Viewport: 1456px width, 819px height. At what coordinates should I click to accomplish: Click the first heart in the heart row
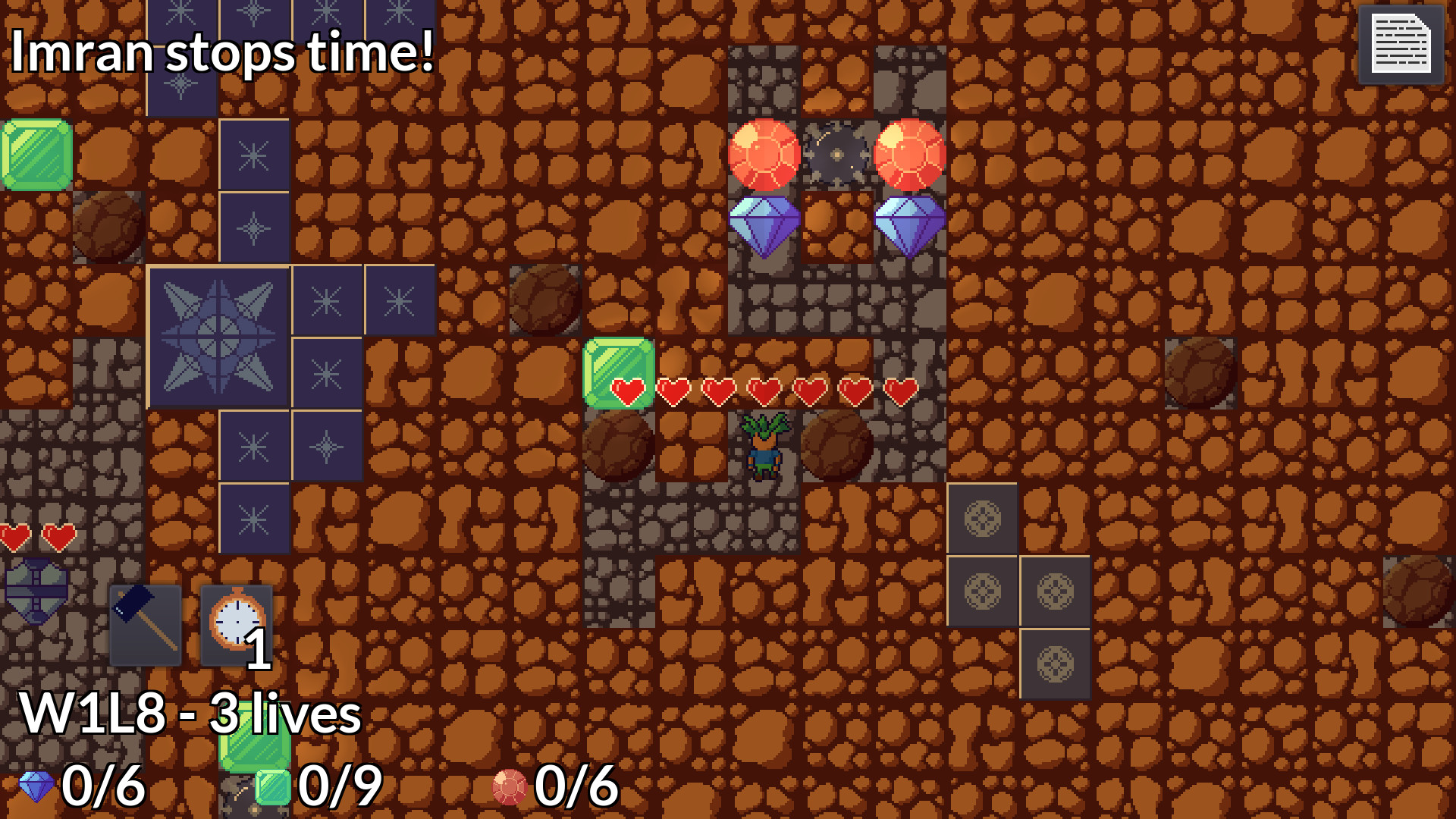point(629,390)
